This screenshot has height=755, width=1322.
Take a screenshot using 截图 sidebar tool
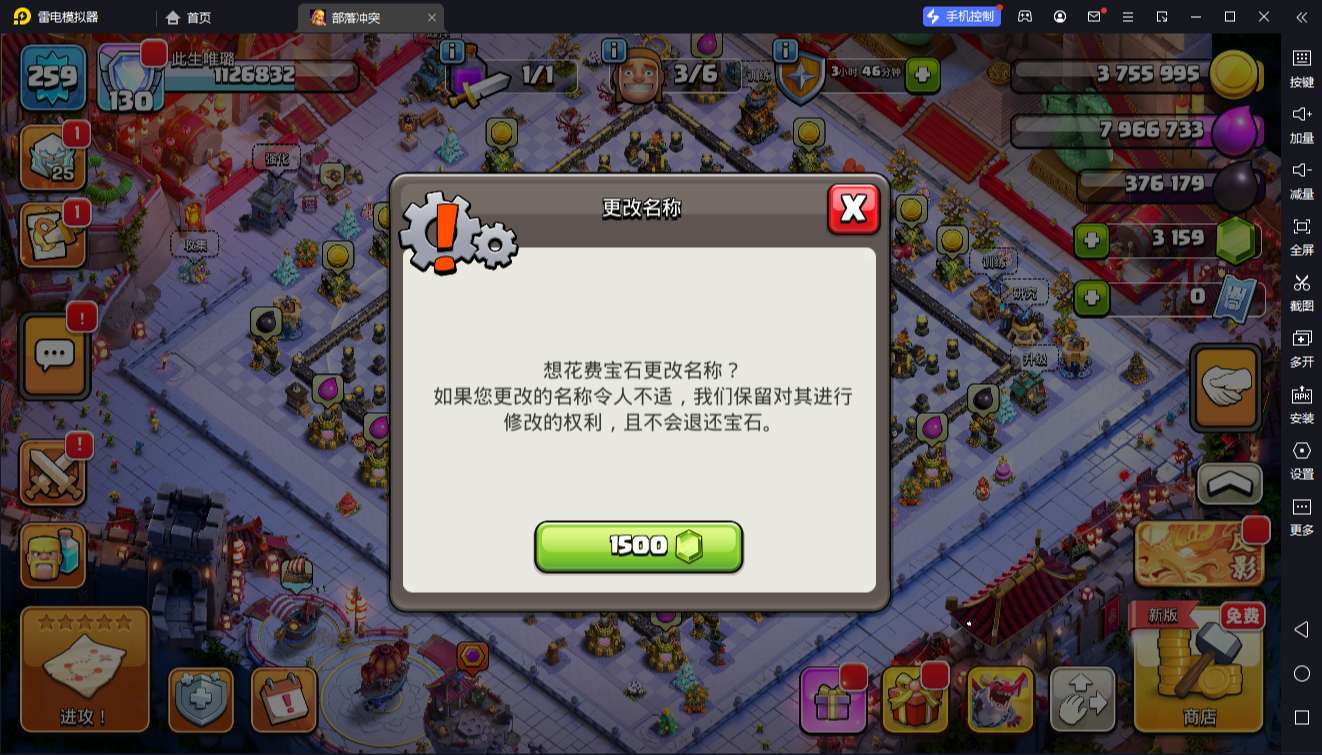coord(1301,293)
